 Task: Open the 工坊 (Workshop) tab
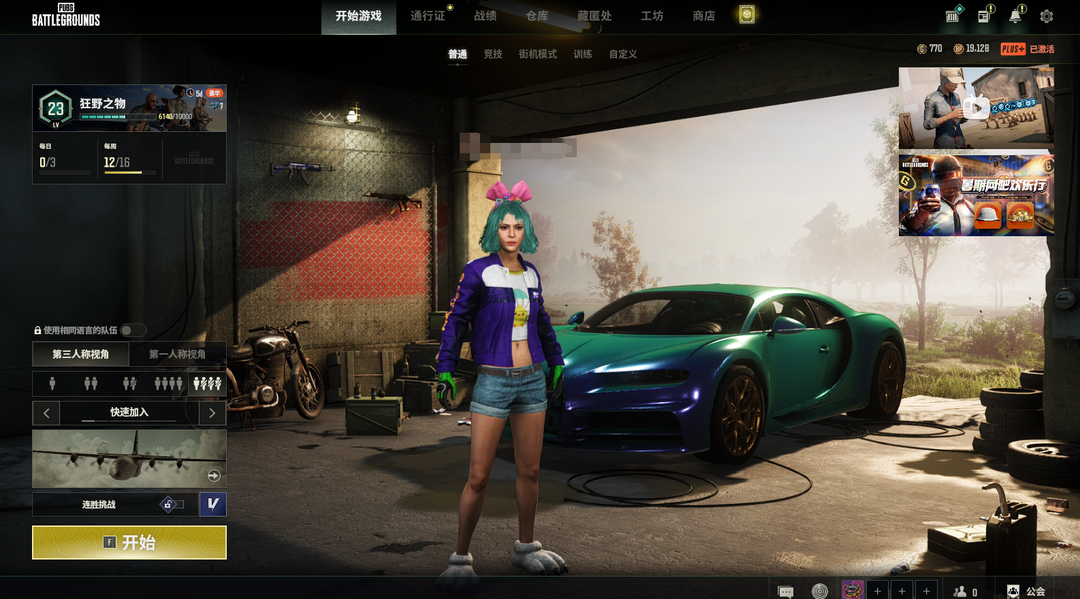[x=652, y=16]
